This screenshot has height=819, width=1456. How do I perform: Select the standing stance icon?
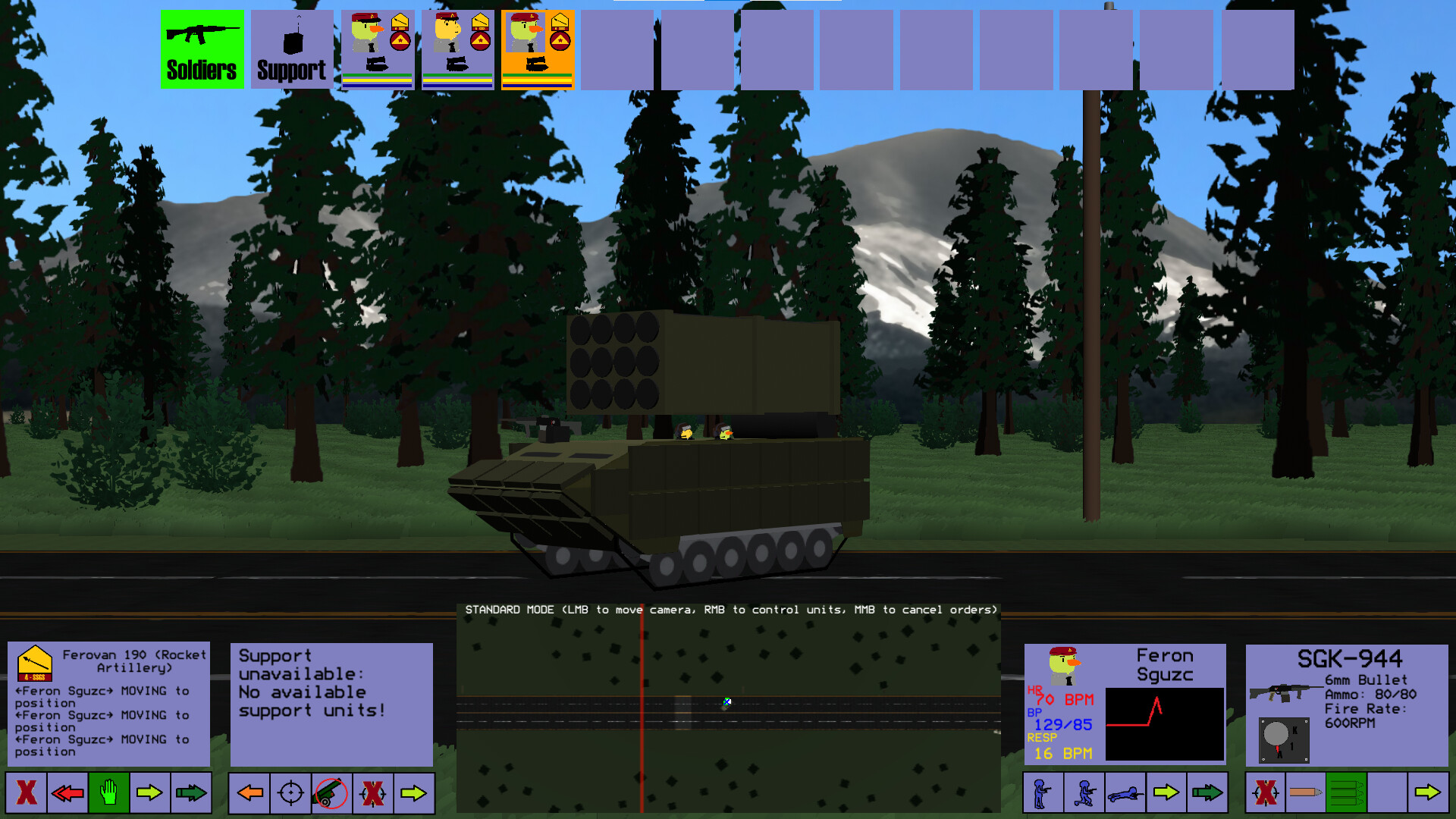(1042, 793)
